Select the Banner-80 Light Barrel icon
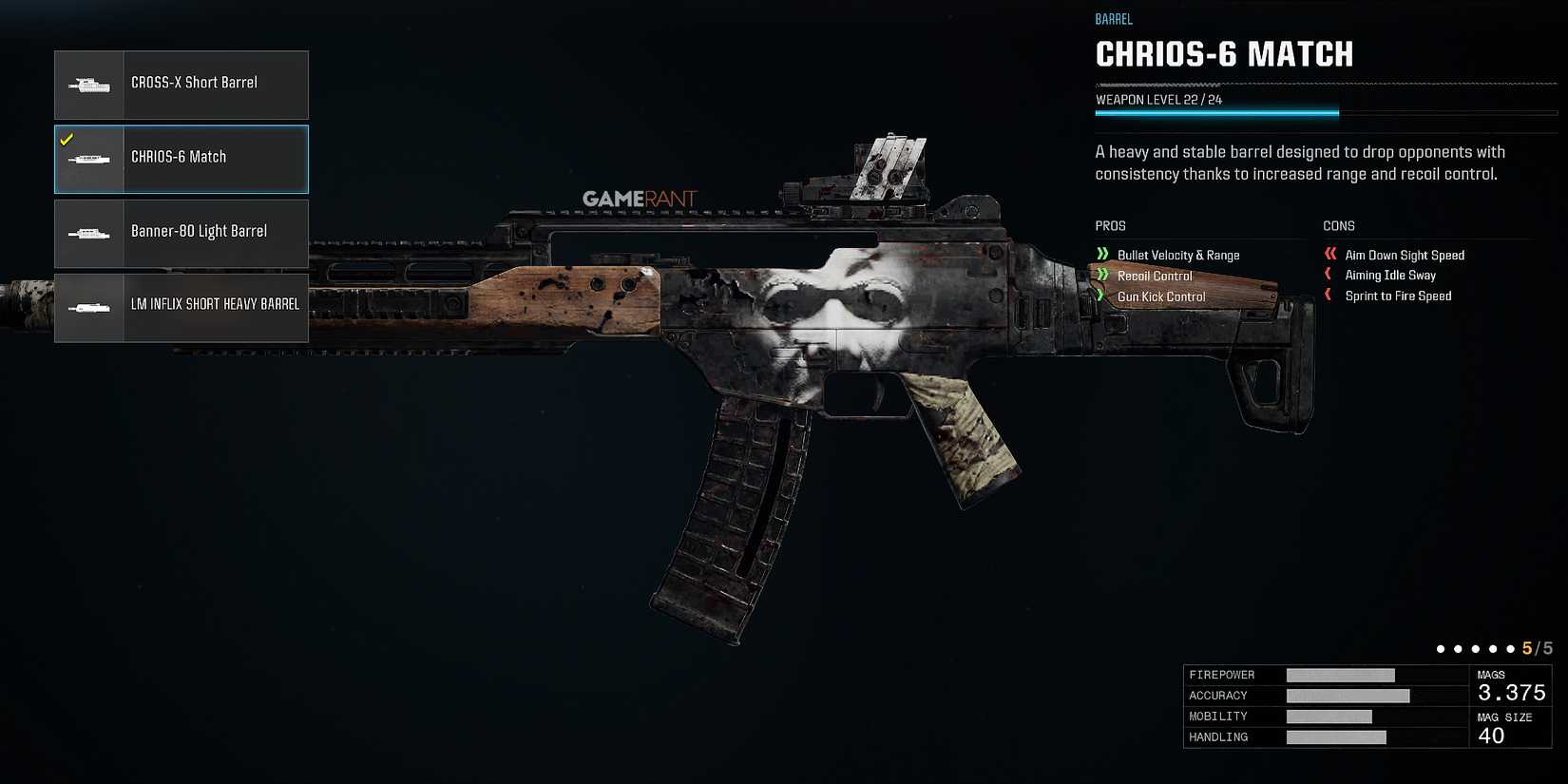The height and width of the screenshot is (784, 1568). pos(89,233)
